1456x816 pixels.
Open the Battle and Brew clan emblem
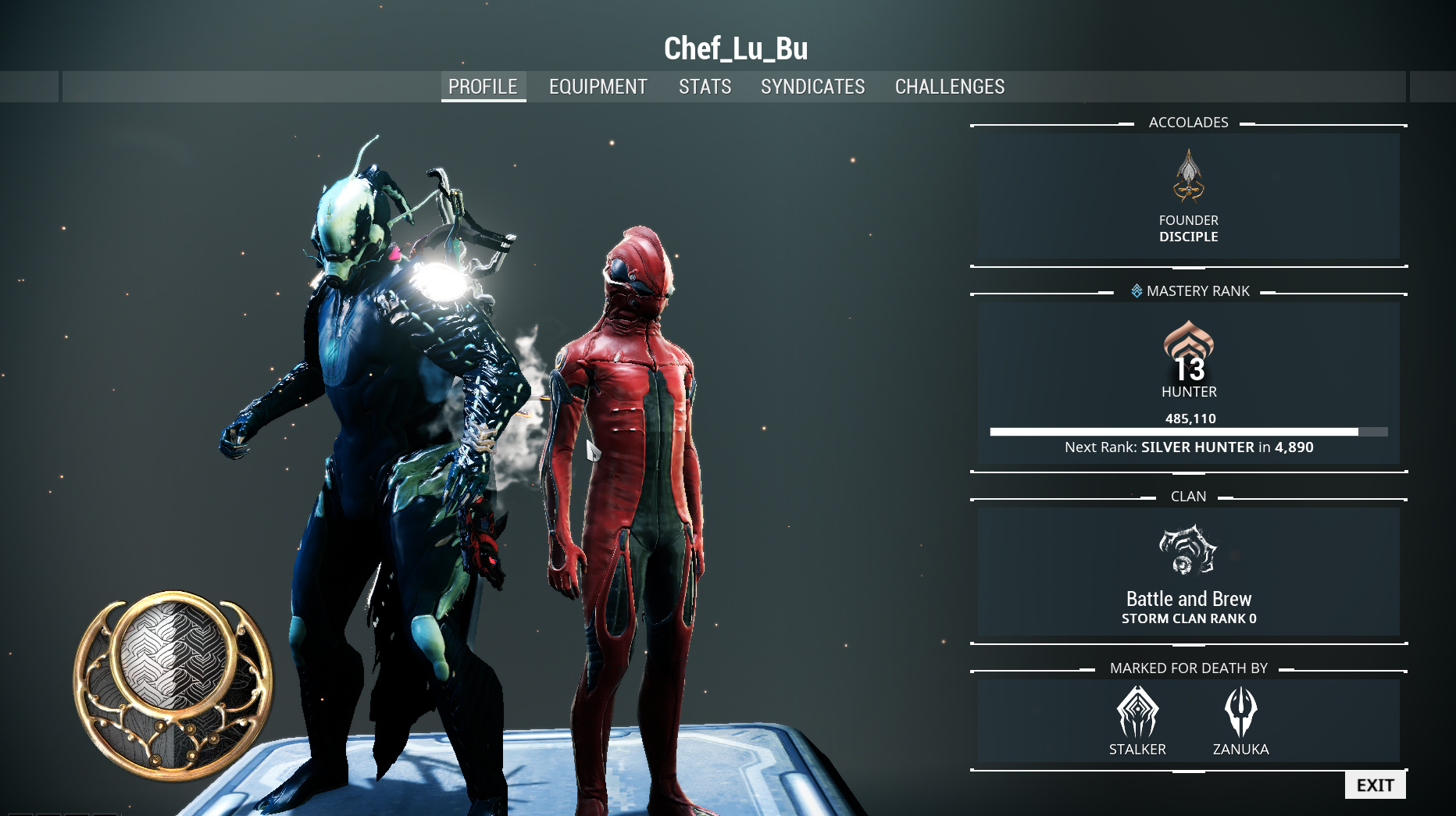(x=1188, y=550)
